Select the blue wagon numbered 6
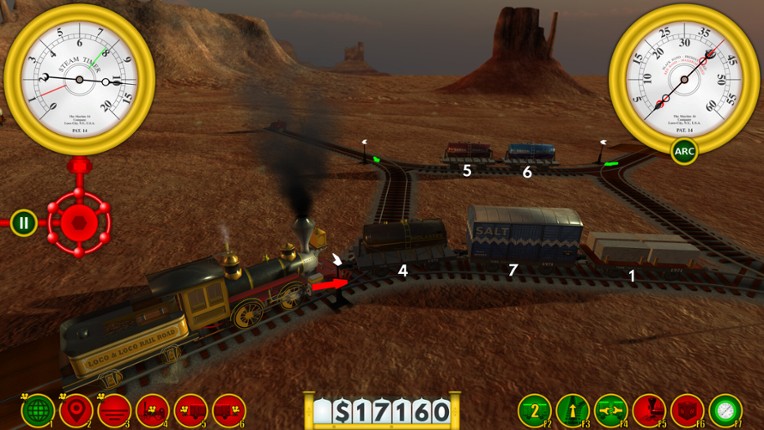 (x=530, y=152)
